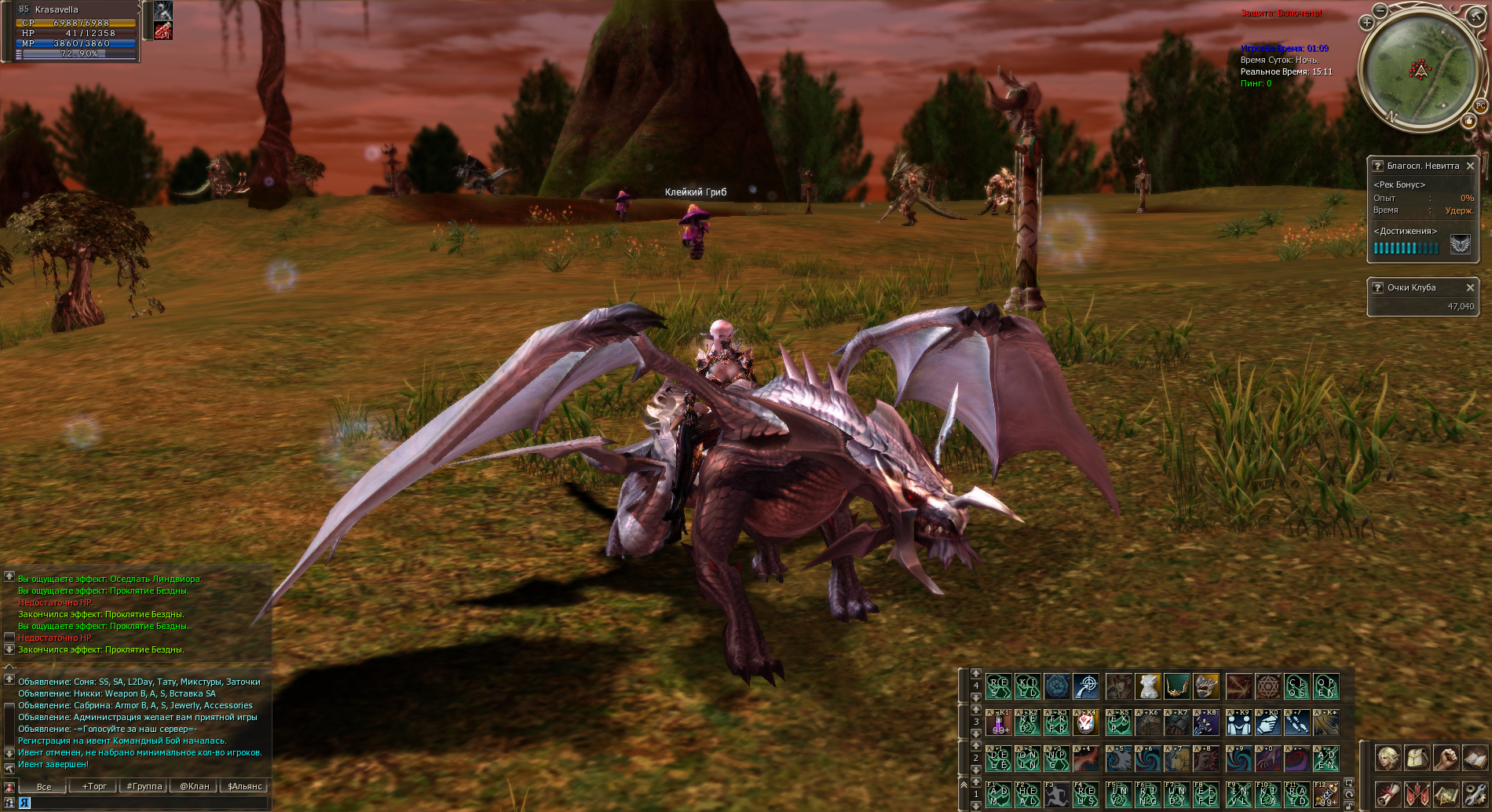Open system settings gear and wrench icon
The height and width of the screenshot is (812, 1492).
click(x=1475, y=795)
